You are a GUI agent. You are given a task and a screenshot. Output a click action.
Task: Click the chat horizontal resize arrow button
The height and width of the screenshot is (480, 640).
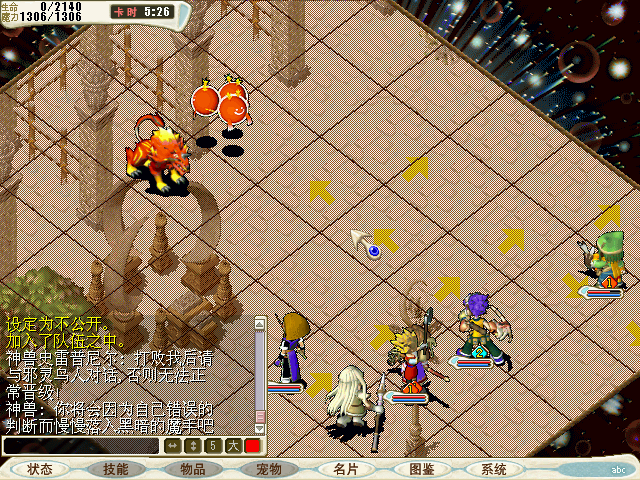pos(173,446)
